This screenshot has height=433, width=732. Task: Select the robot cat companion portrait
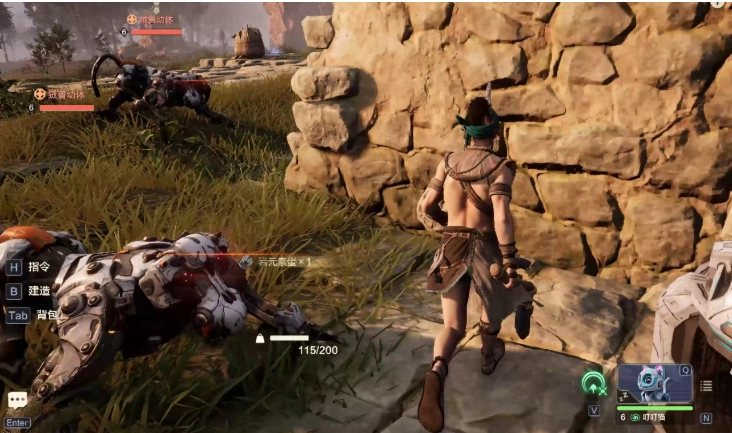pos(655,384)
